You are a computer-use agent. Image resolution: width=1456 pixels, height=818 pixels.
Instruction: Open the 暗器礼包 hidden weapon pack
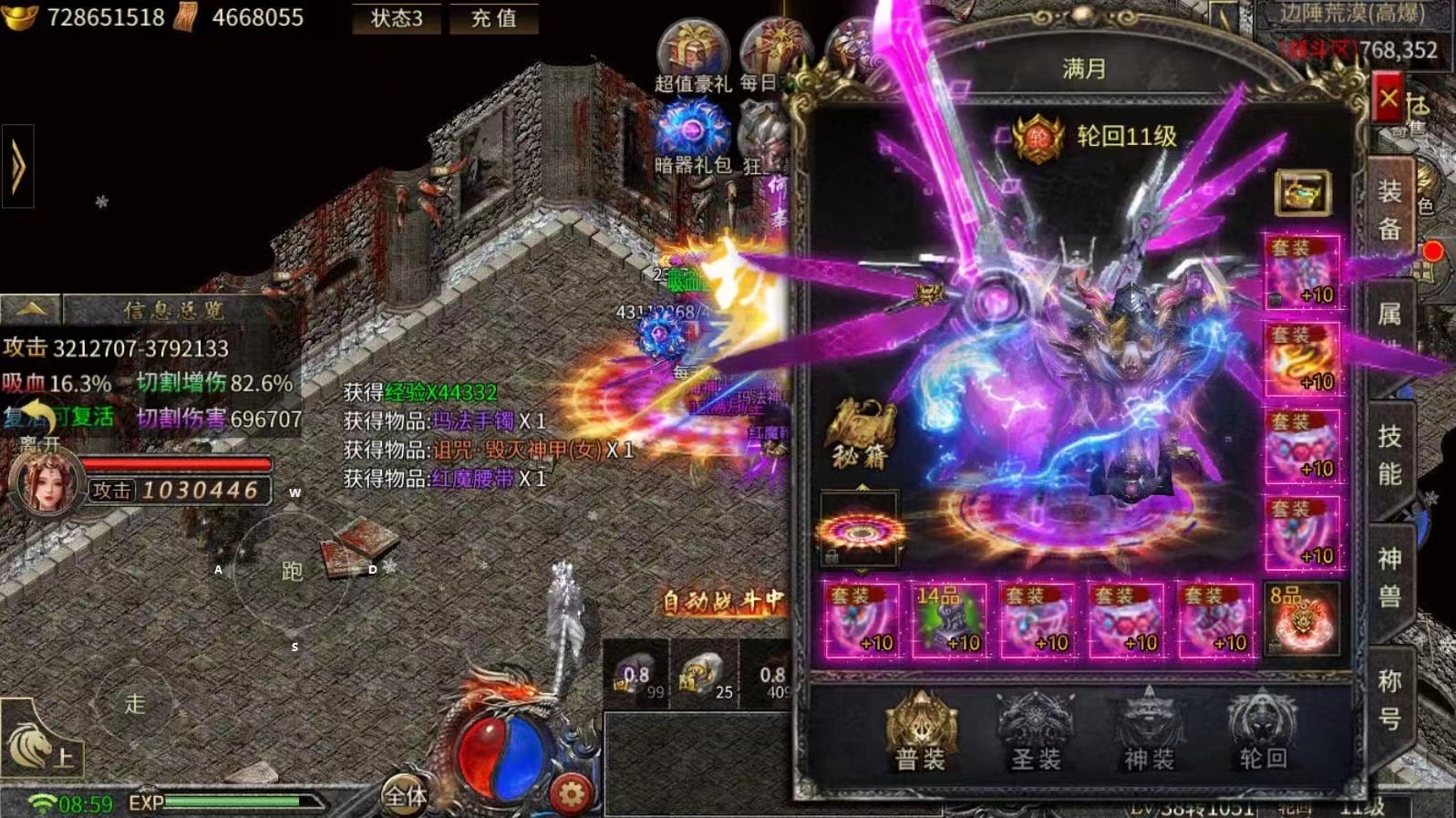click(693, 139)
